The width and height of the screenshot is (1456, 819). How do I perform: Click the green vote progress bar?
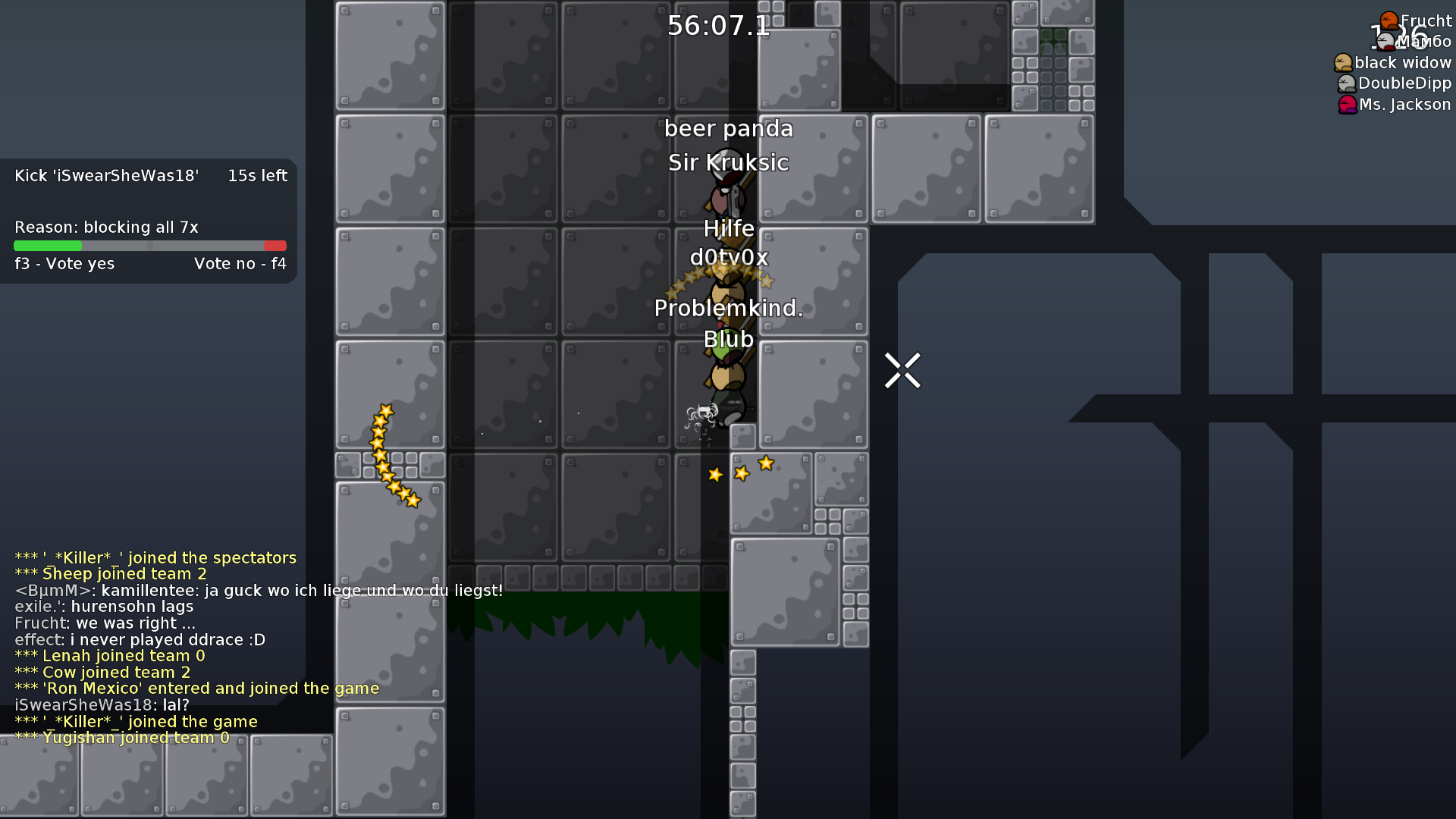point(47,246)
